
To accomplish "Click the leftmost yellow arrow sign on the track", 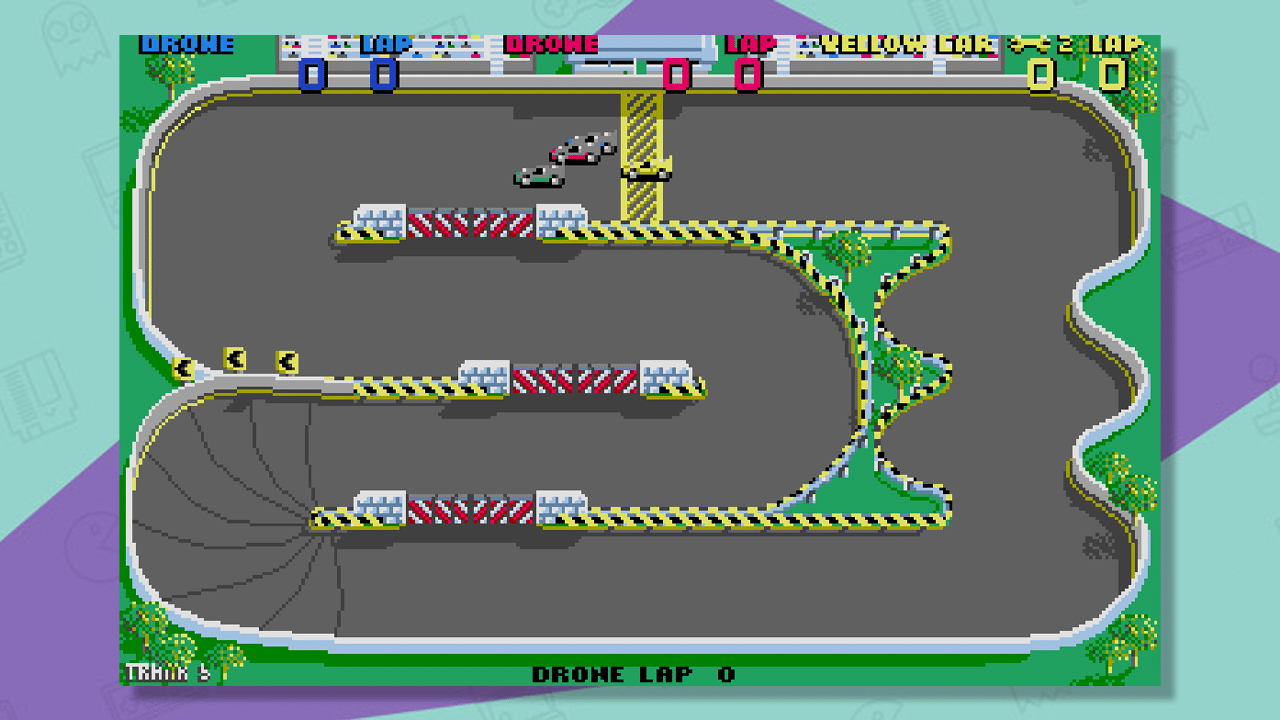I will [181, 367].
